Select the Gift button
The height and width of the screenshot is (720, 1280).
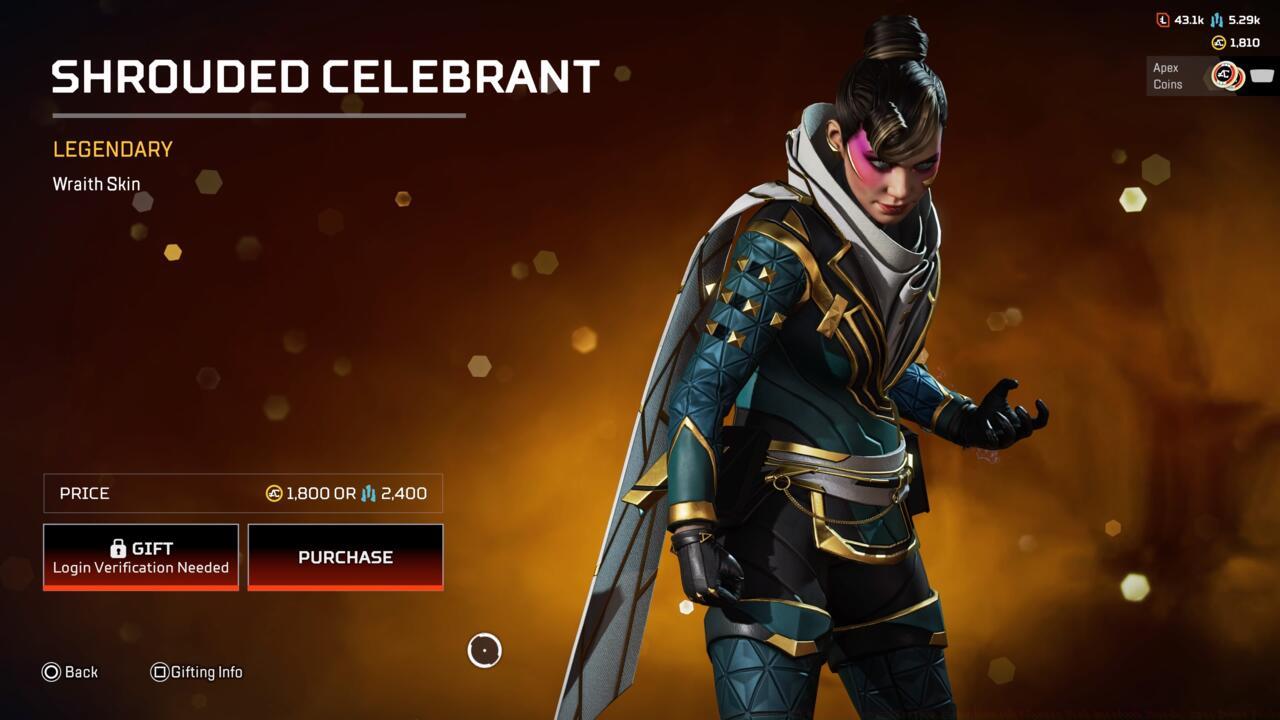pos(140,556)
